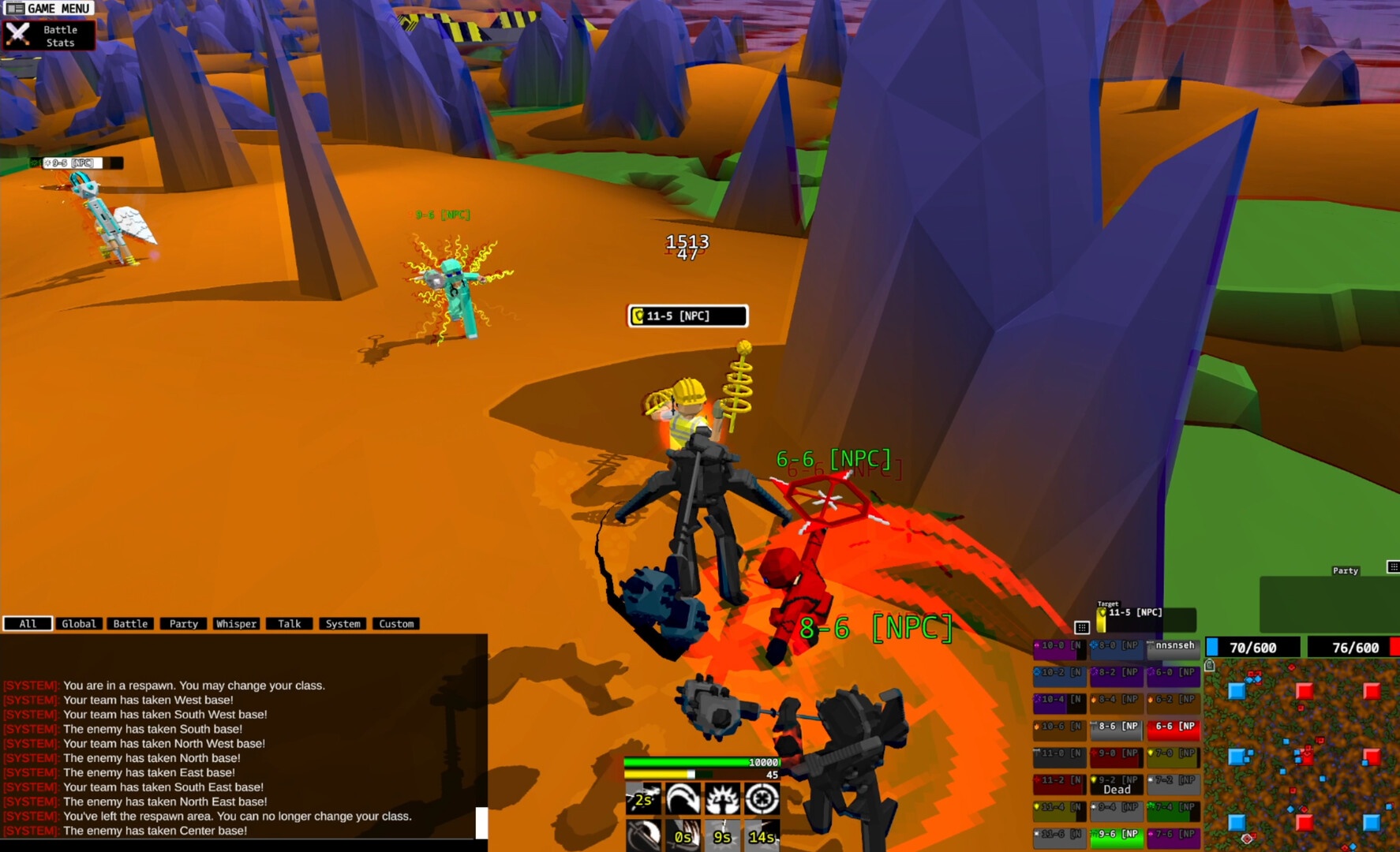
Task: Open the System chat tab
Action: (343, 623)
